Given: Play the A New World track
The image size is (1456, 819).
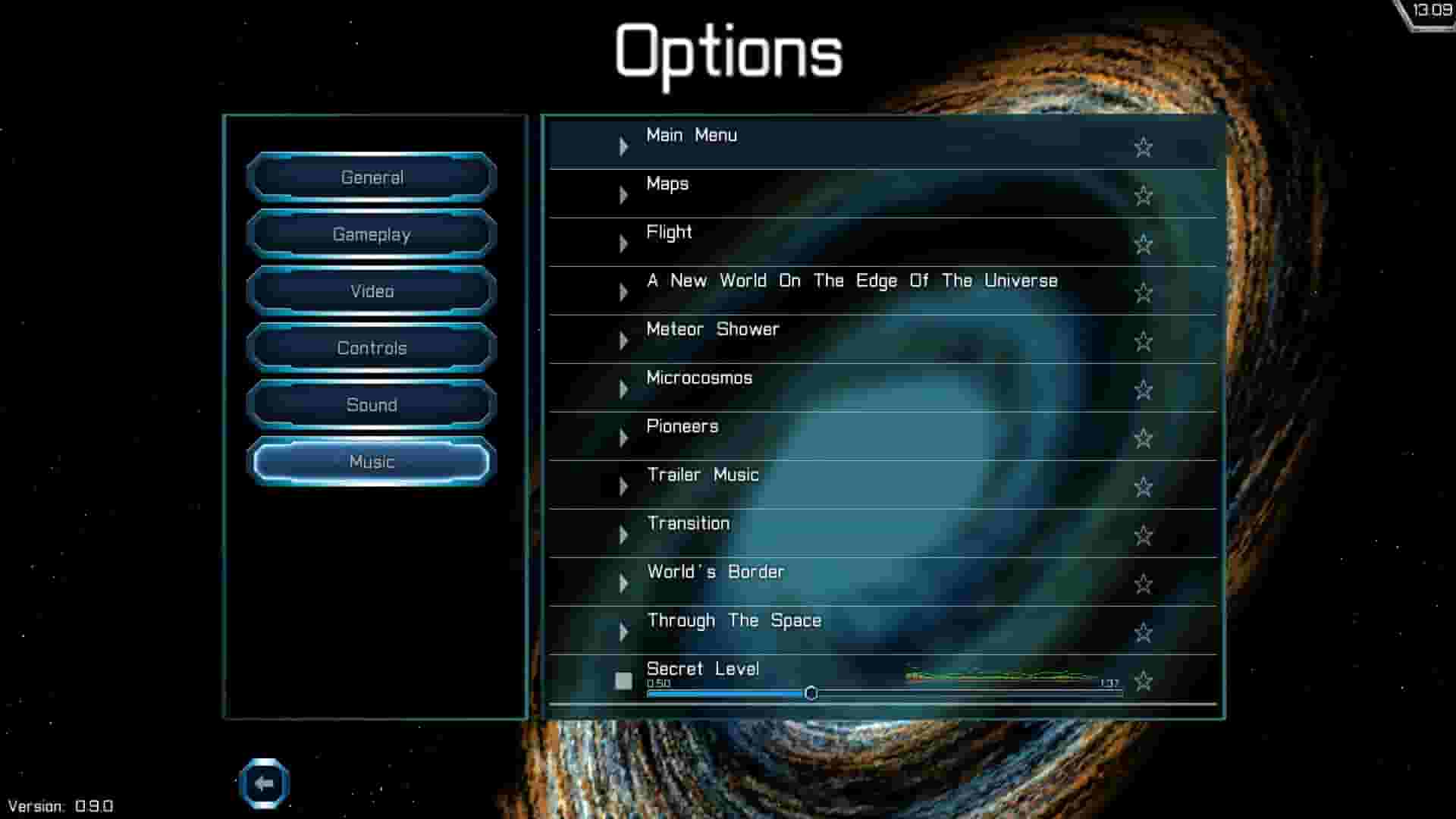Looking at the screenshot, I should pyautogui.click(x=624, y=291).
